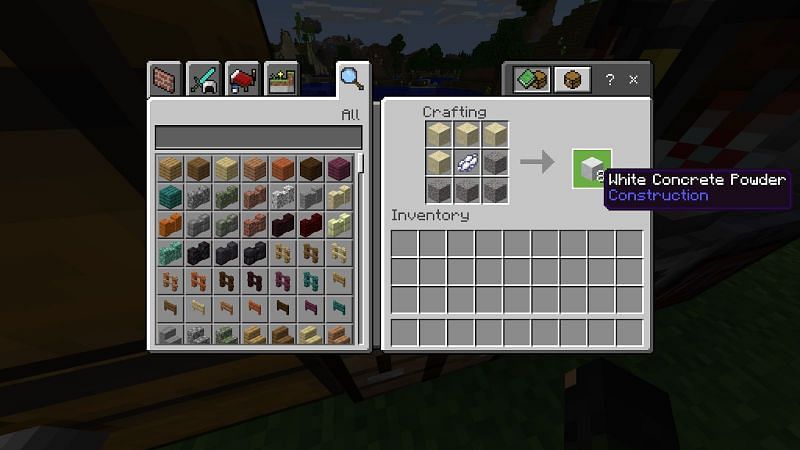Image resolution: width=800 pixels, height=450 pixels.
Task: Click the crafting table view button
Action: coord(572,80)
